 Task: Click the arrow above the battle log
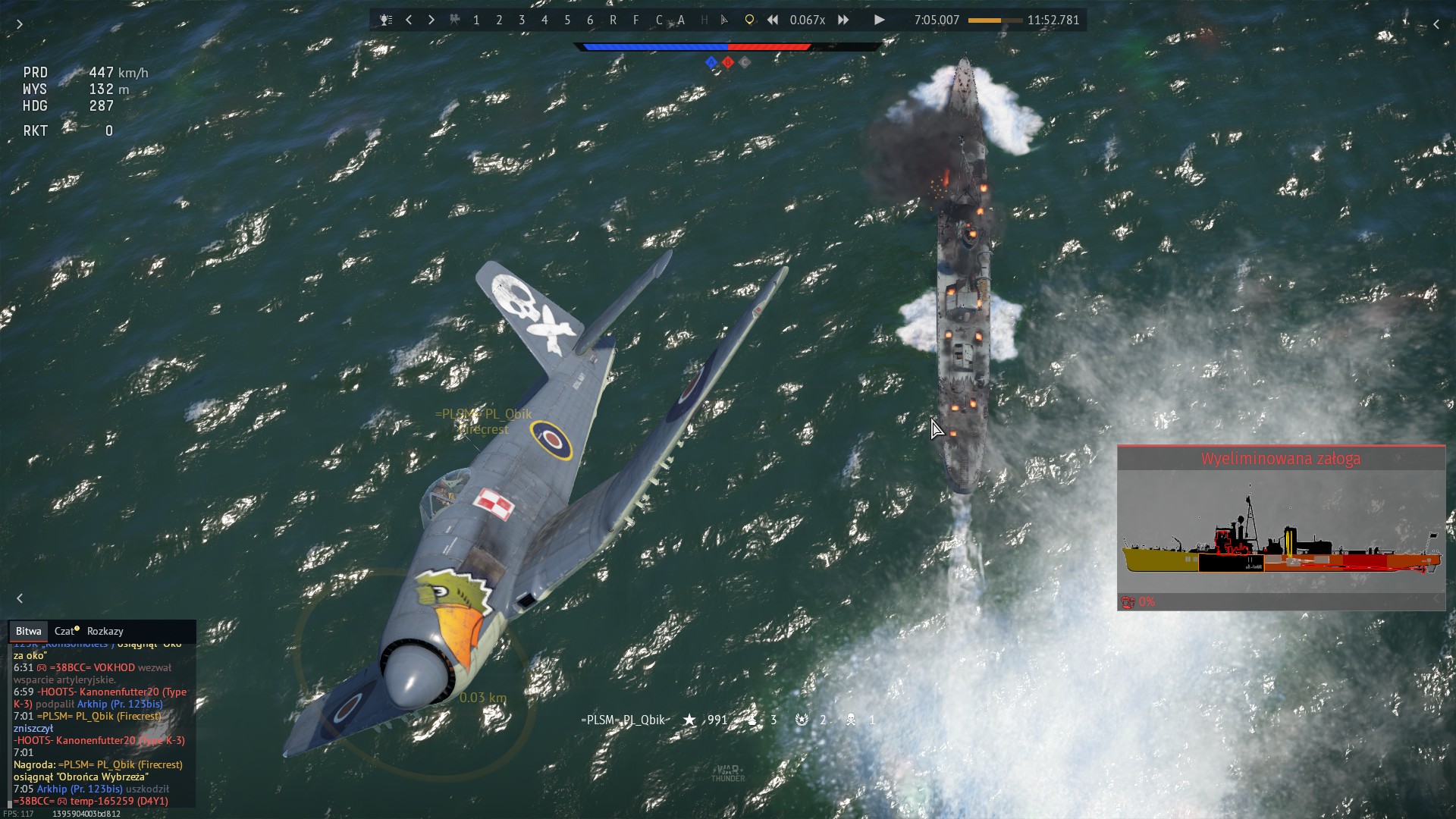[20, 598]
